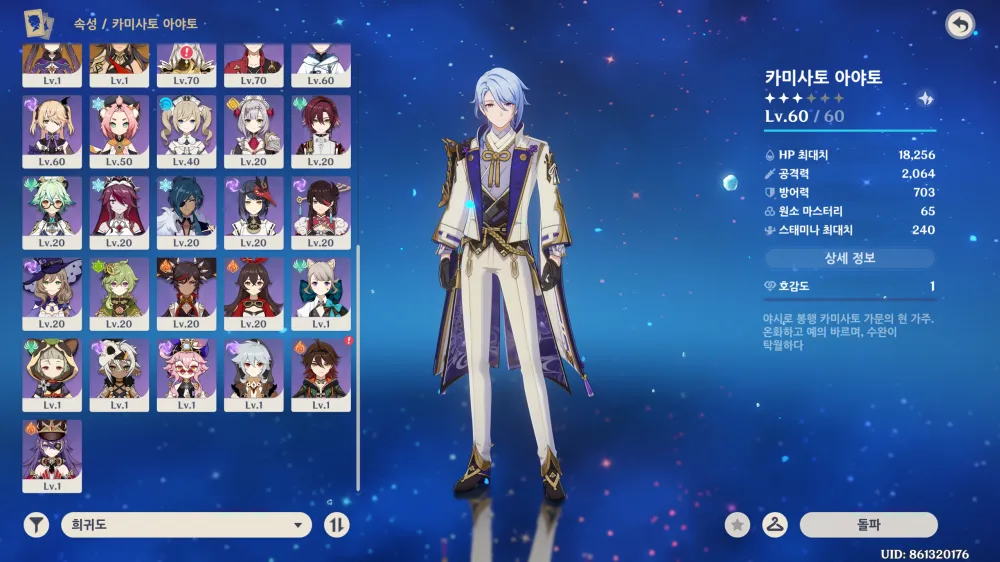Choose Diona's Lv.50 portrait

click(x=119, y=131)
